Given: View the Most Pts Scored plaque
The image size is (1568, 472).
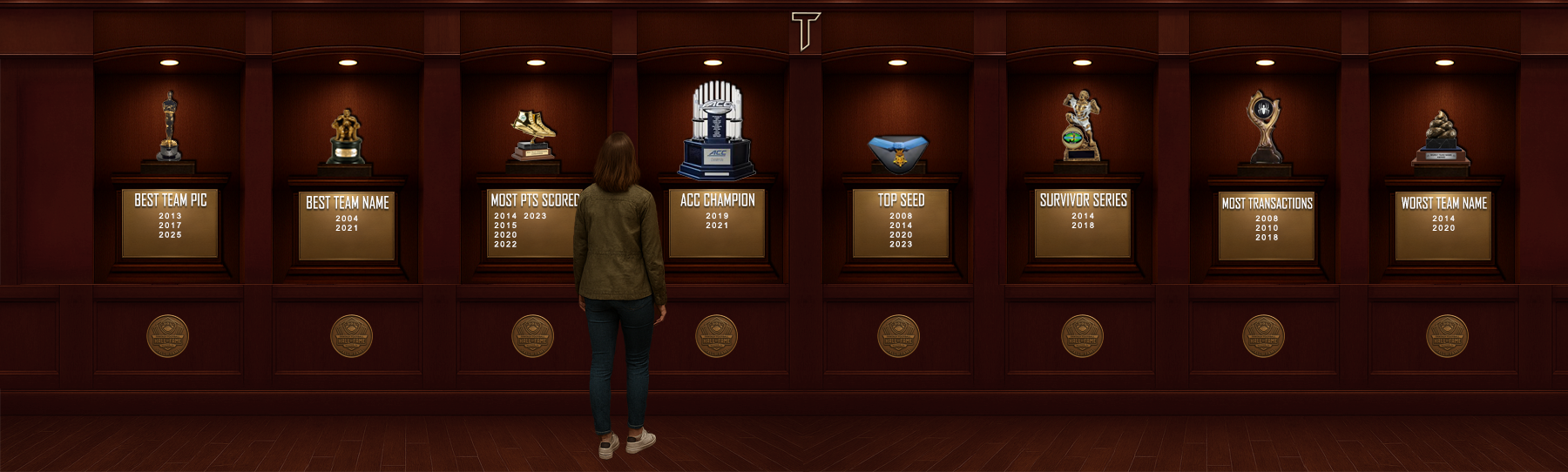Looking at the screenshot, I should (x=530, y=224).
